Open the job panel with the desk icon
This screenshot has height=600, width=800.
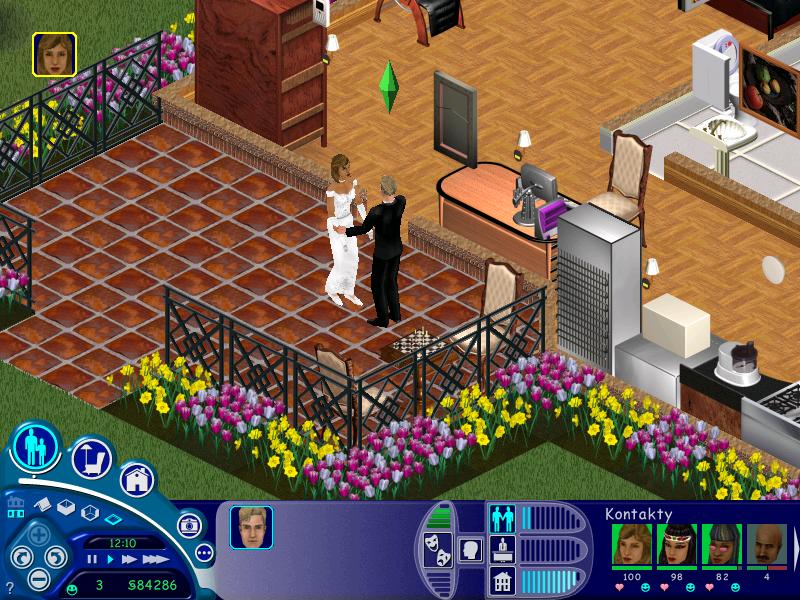(501, 549)
